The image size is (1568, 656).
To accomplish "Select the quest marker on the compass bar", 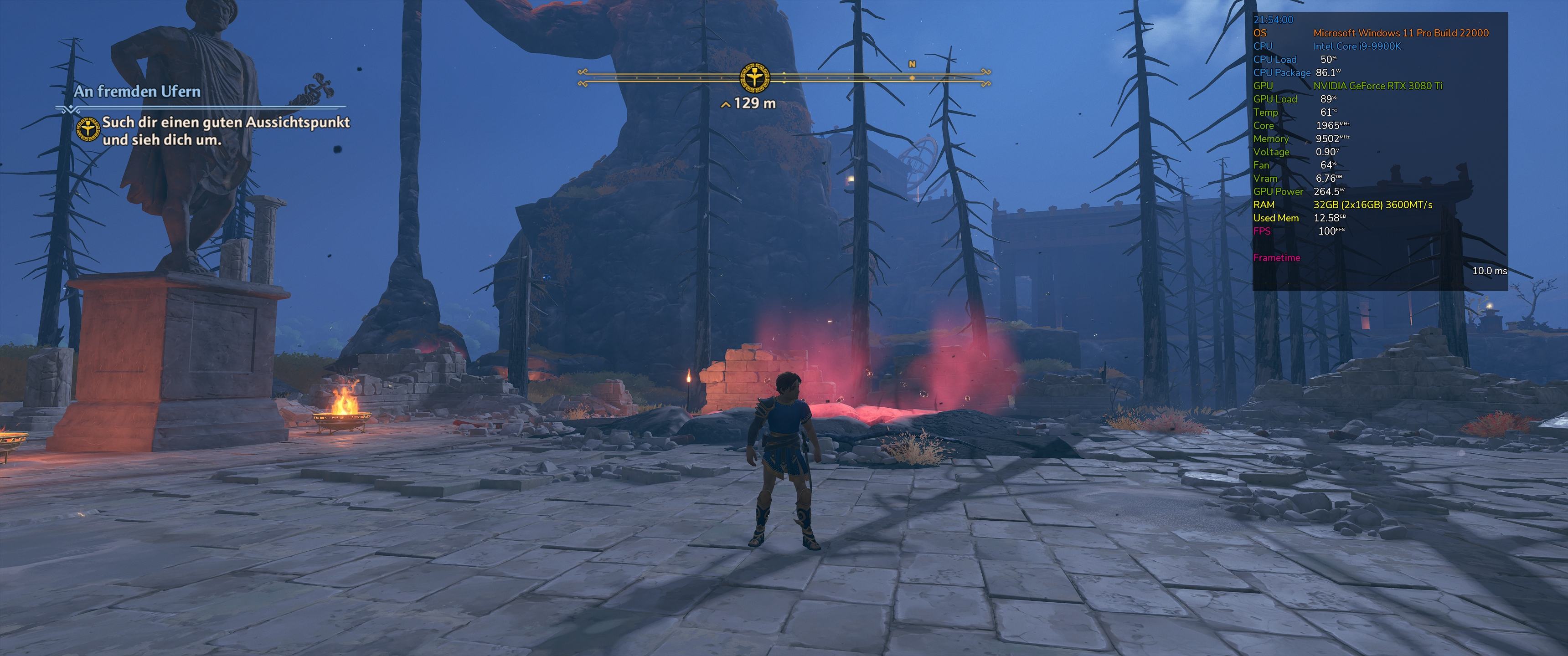I will pyautogui.click(x=754, y=78).
